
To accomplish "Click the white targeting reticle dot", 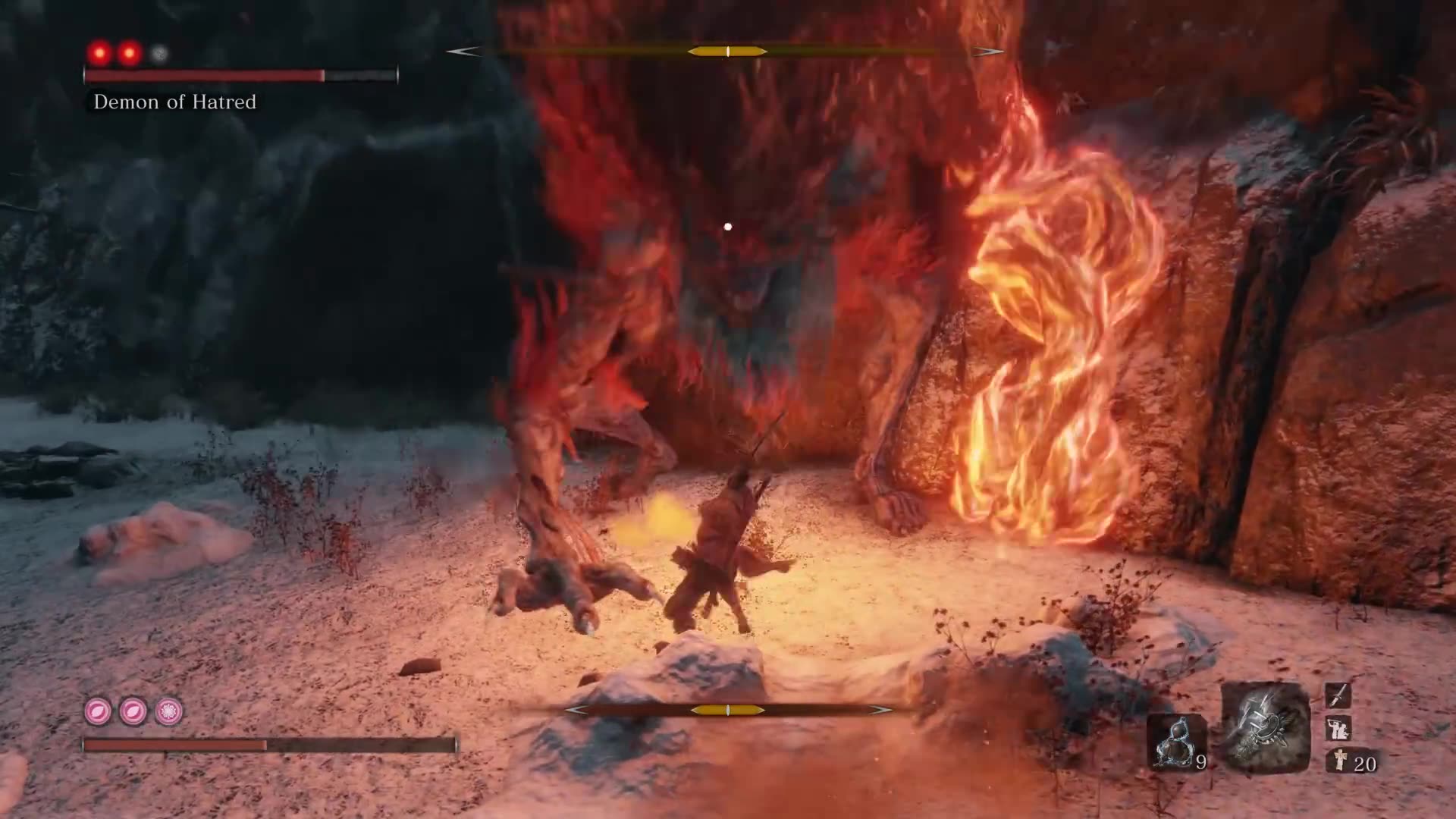I will 729,224.
